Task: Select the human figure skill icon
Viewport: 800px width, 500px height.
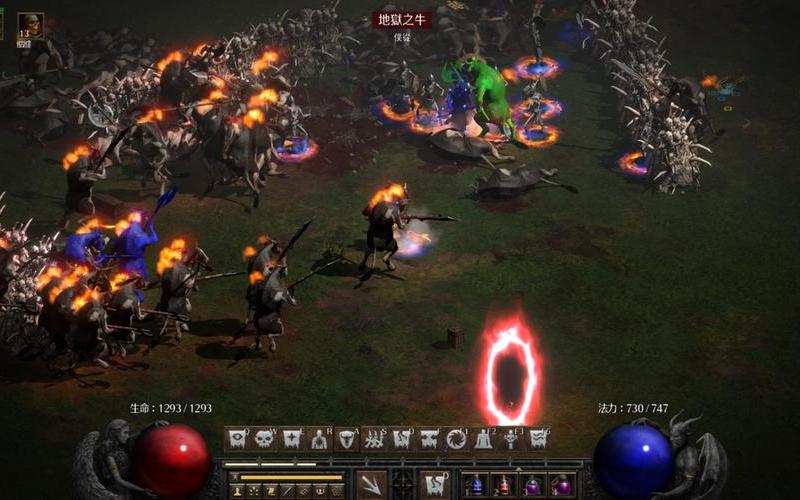Action: pos(319,438)
